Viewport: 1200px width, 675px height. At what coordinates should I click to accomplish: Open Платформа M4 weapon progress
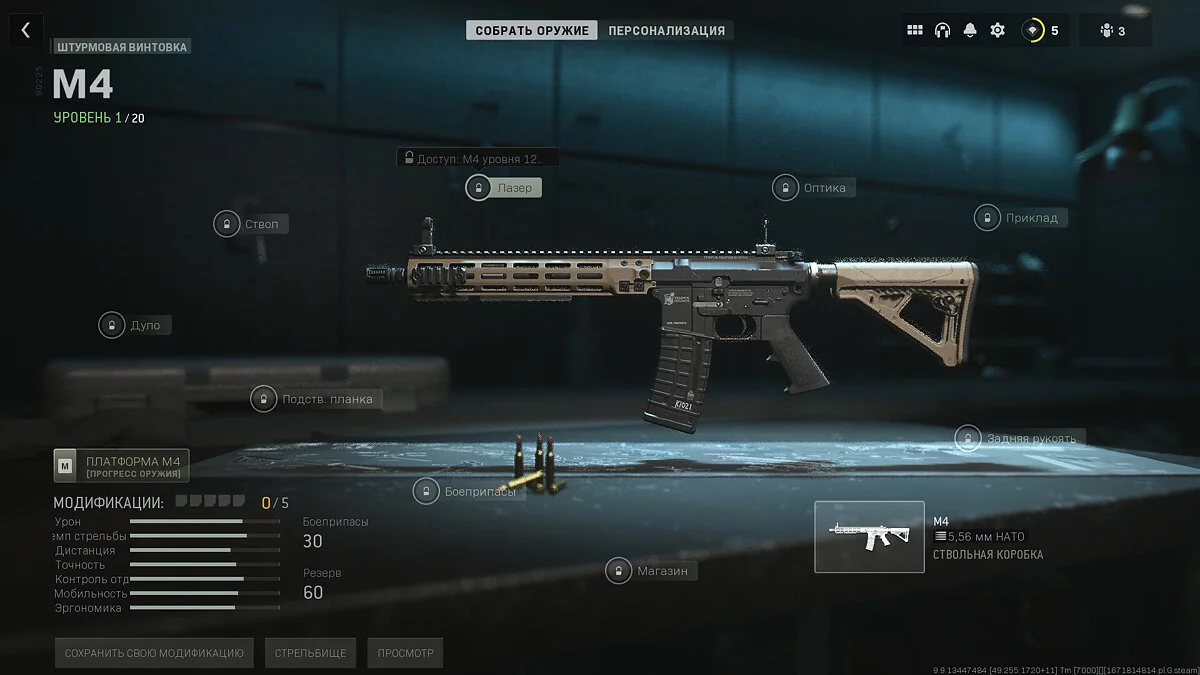[x=121, y=466]
